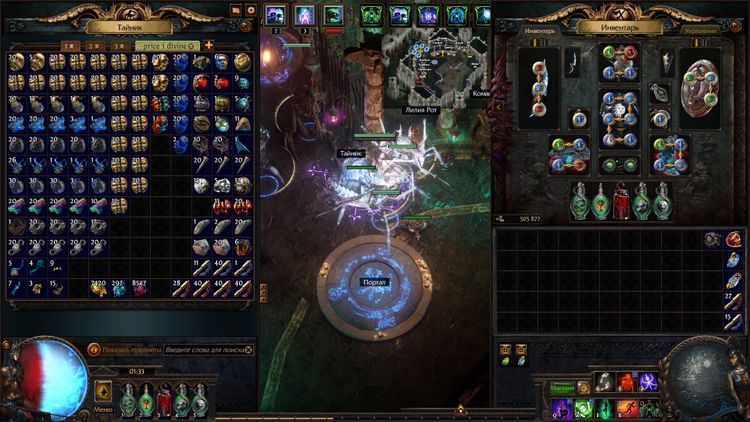This screenshot has width=750, height=422.
Task: Select the equipped shield slot
Action: click(x=699, y=88)
